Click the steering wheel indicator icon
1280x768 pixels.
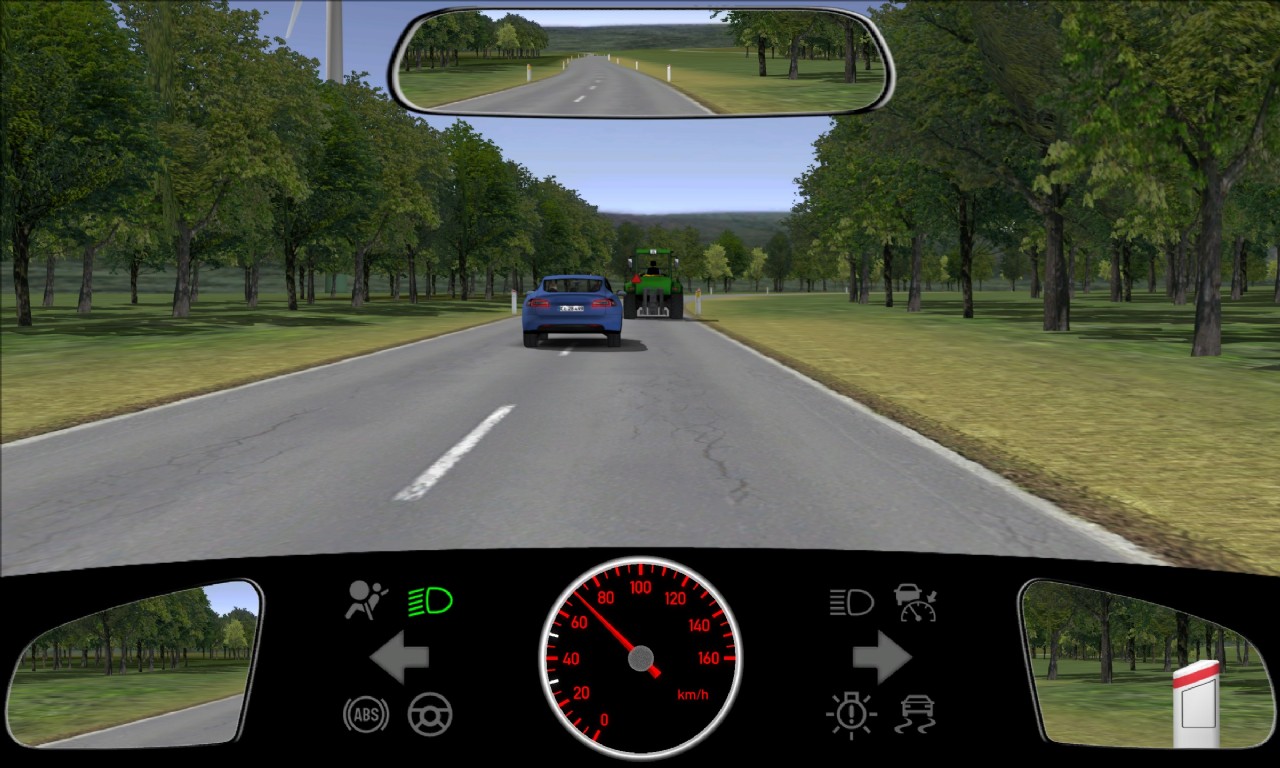tap(430, 714)
